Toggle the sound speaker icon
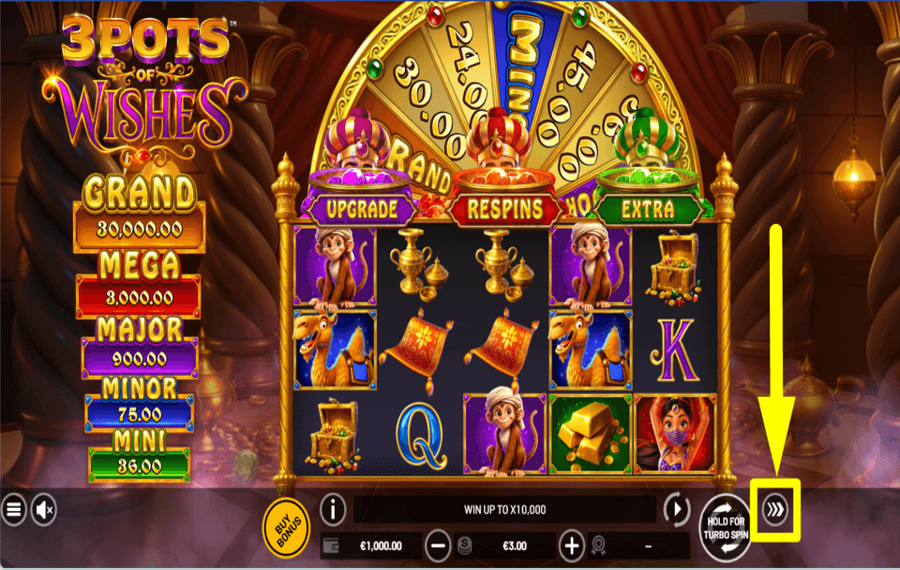The height and width of the screenshot is (570, 900). [x=44, y=510]
